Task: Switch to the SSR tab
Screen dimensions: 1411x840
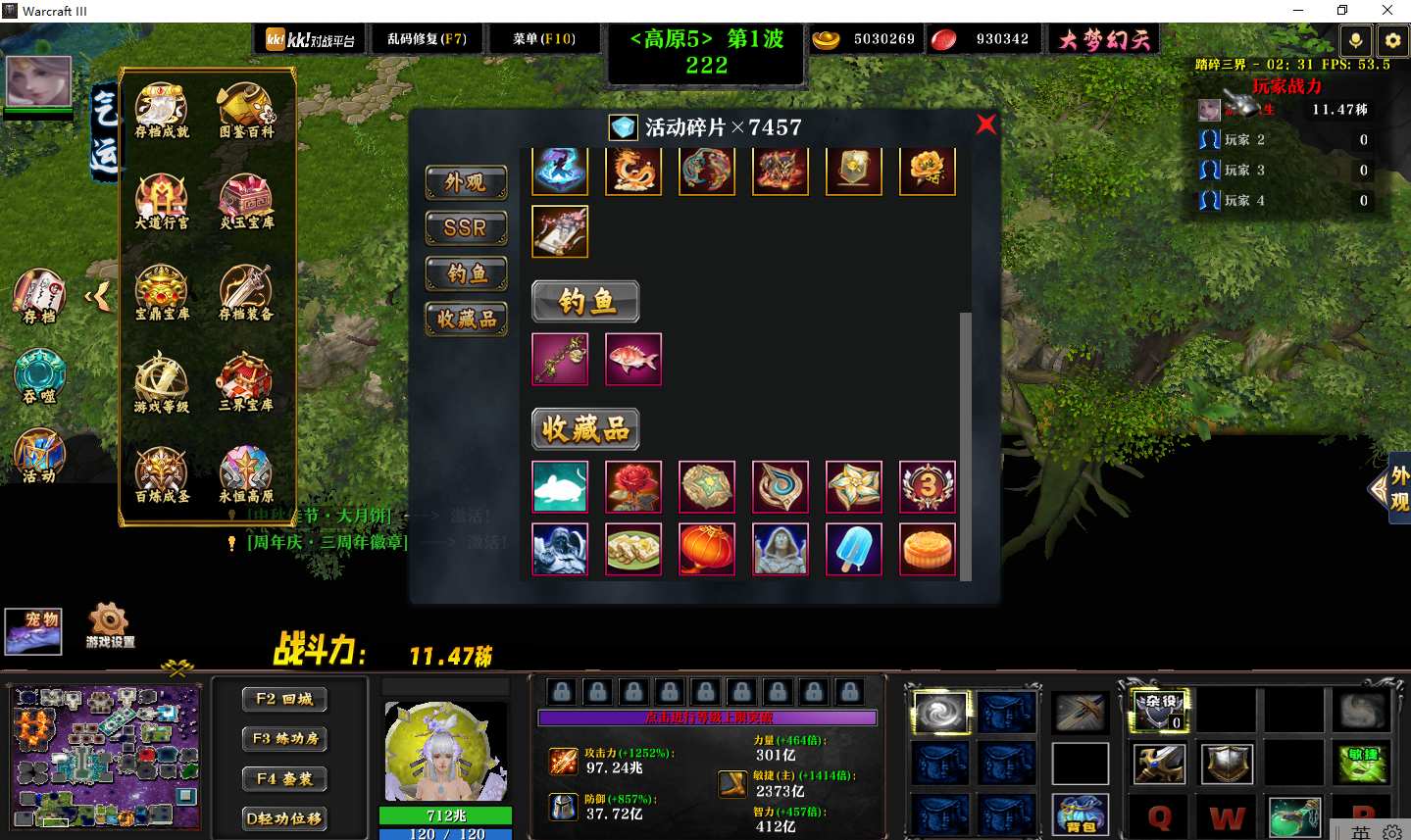Action: pos(466,227)
